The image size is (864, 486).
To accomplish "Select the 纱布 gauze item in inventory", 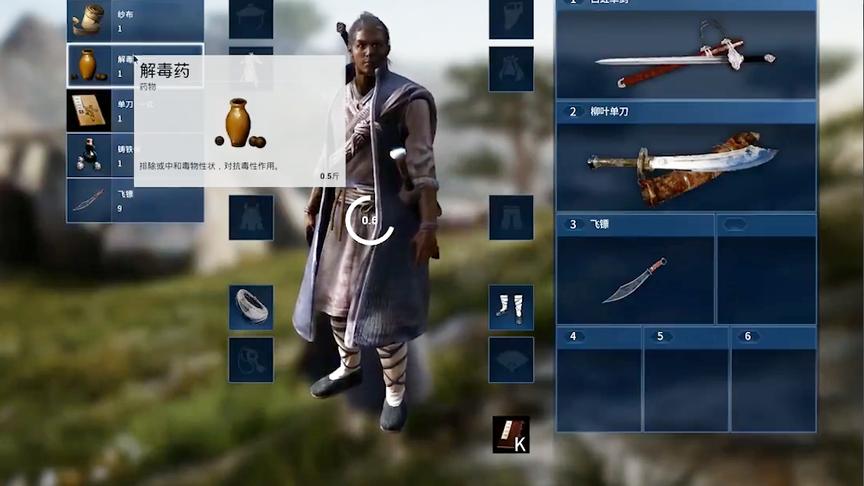I will click(135, 20).
